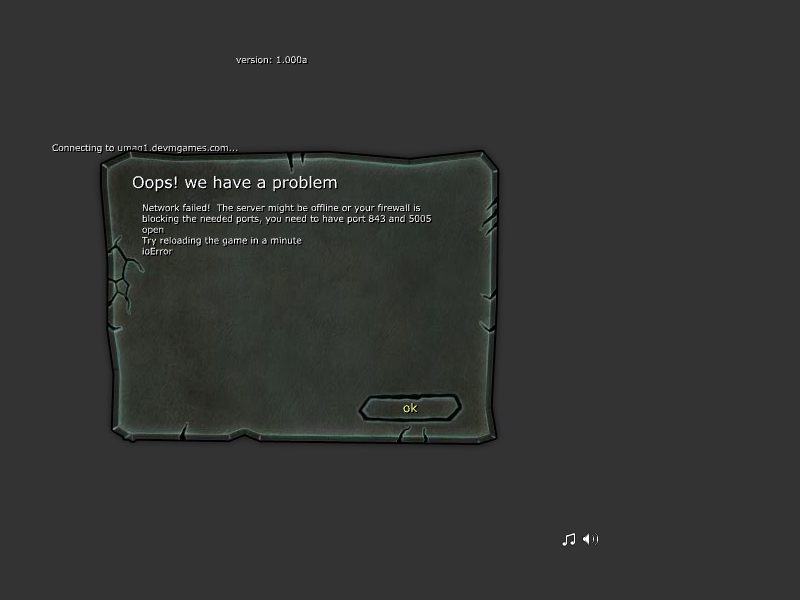
Task: Dismiss the error dialog with ok
Action: (x=410, y=408)
